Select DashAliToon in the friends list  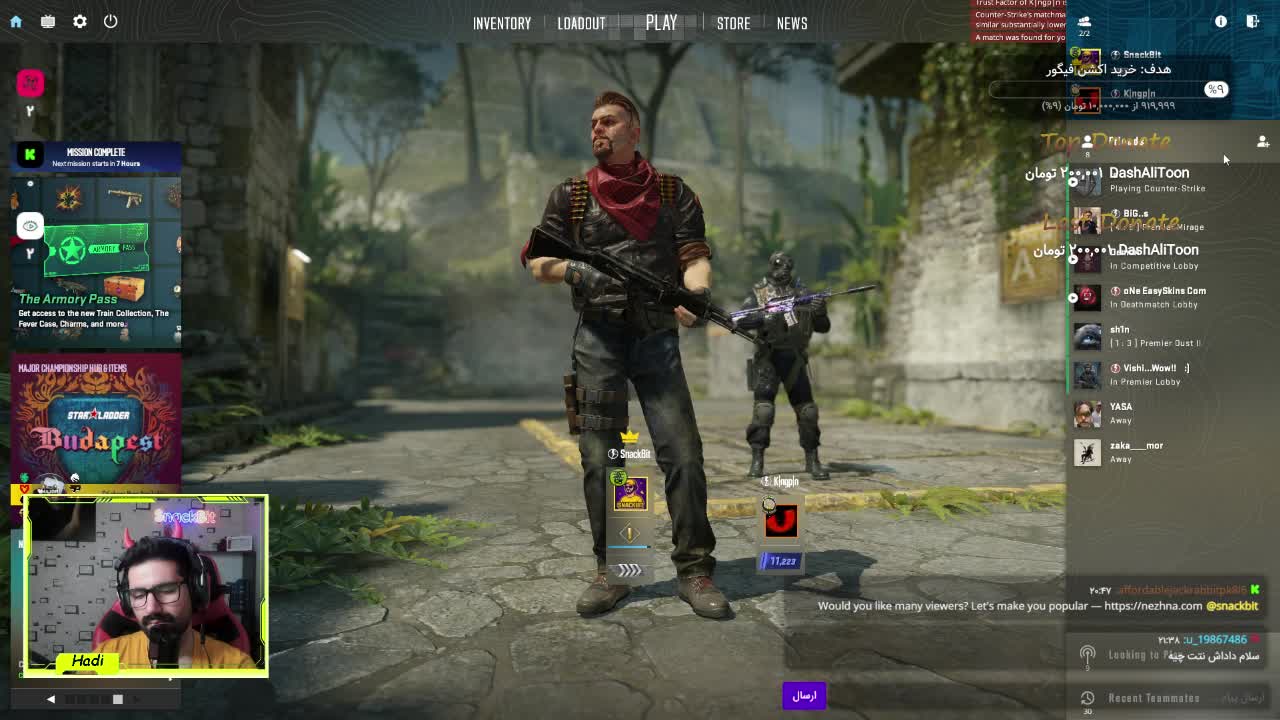[x=1148, y=179]
